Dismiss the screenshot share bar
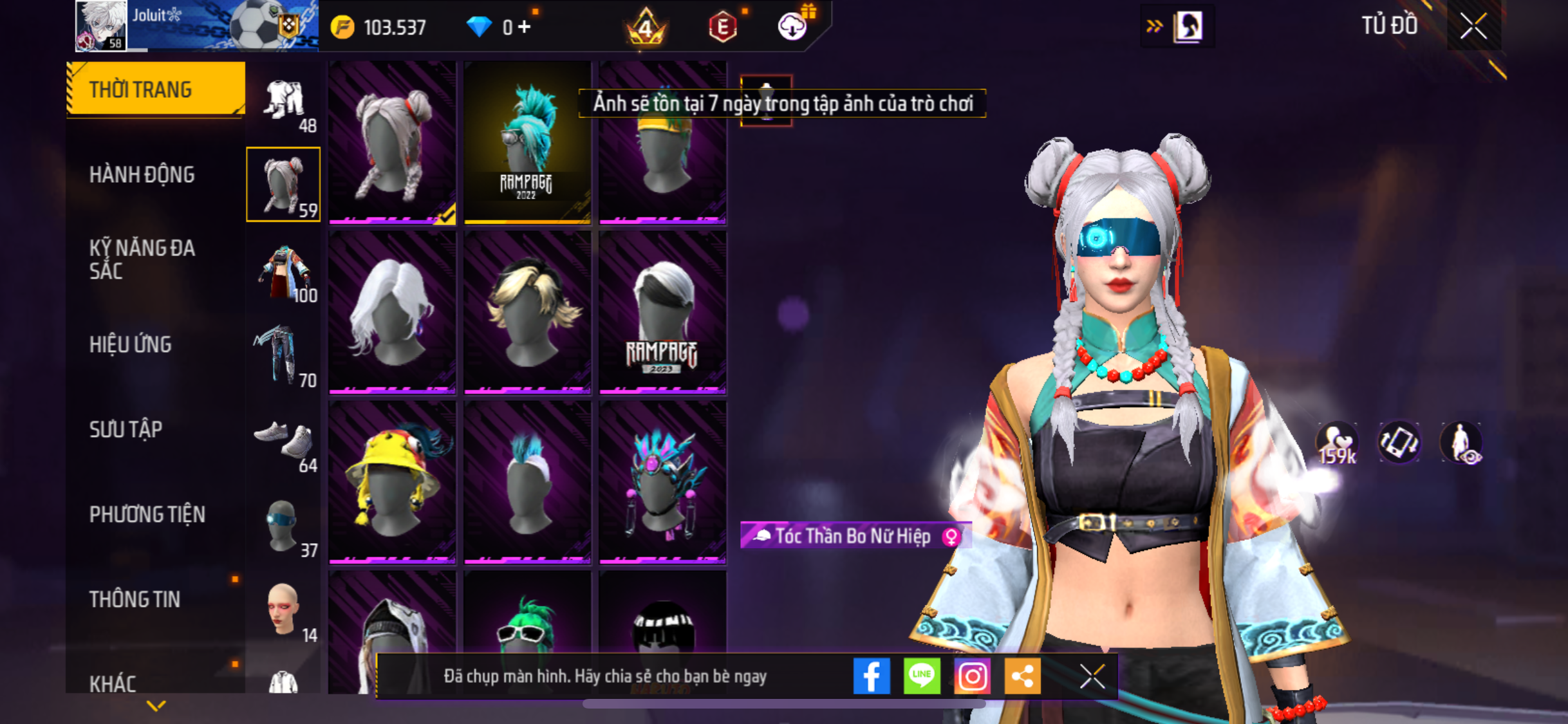 tap(1092, 676)
